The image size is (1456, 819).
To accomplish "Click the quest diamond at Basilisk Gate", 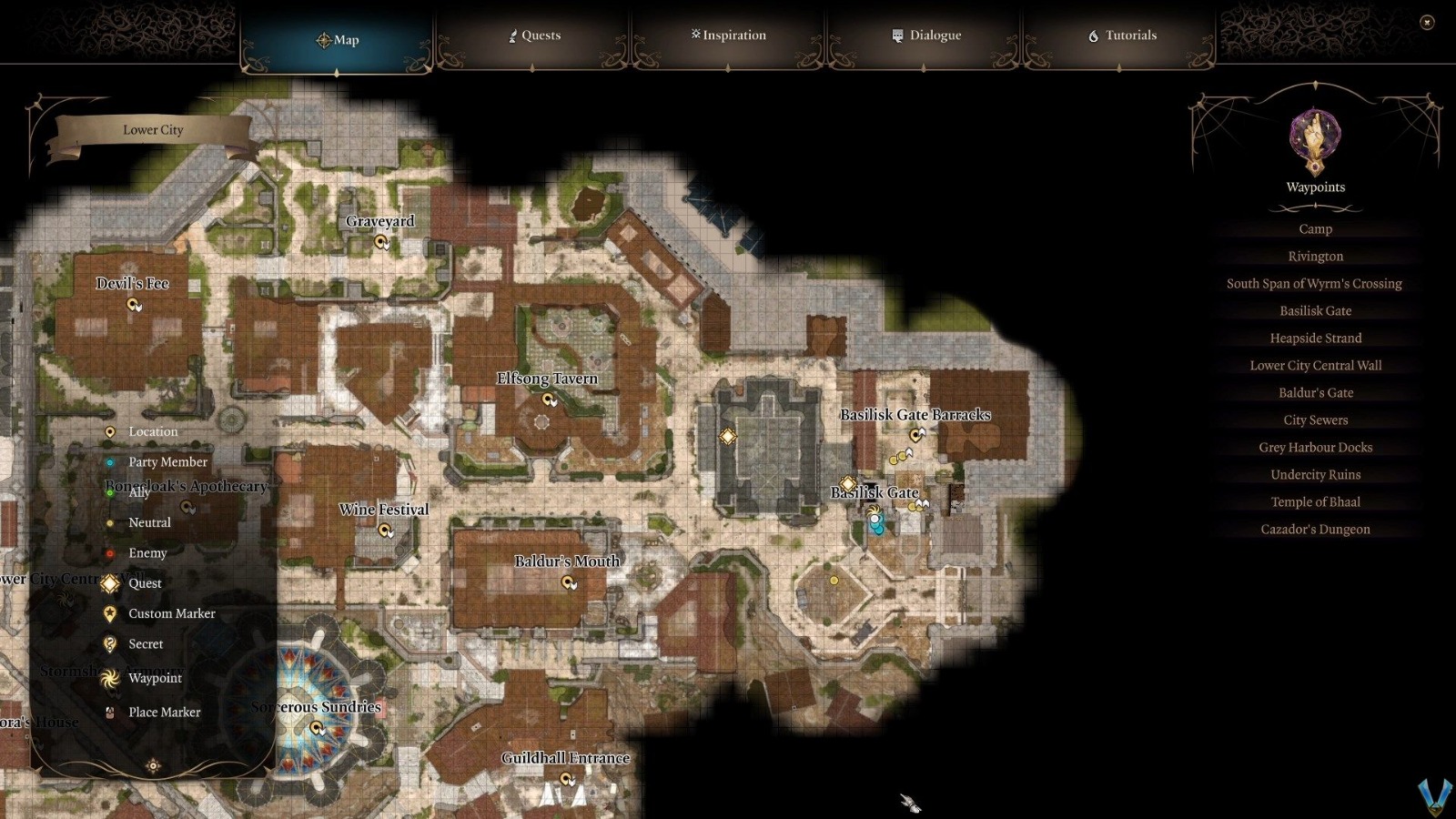I will coord(847,483).
